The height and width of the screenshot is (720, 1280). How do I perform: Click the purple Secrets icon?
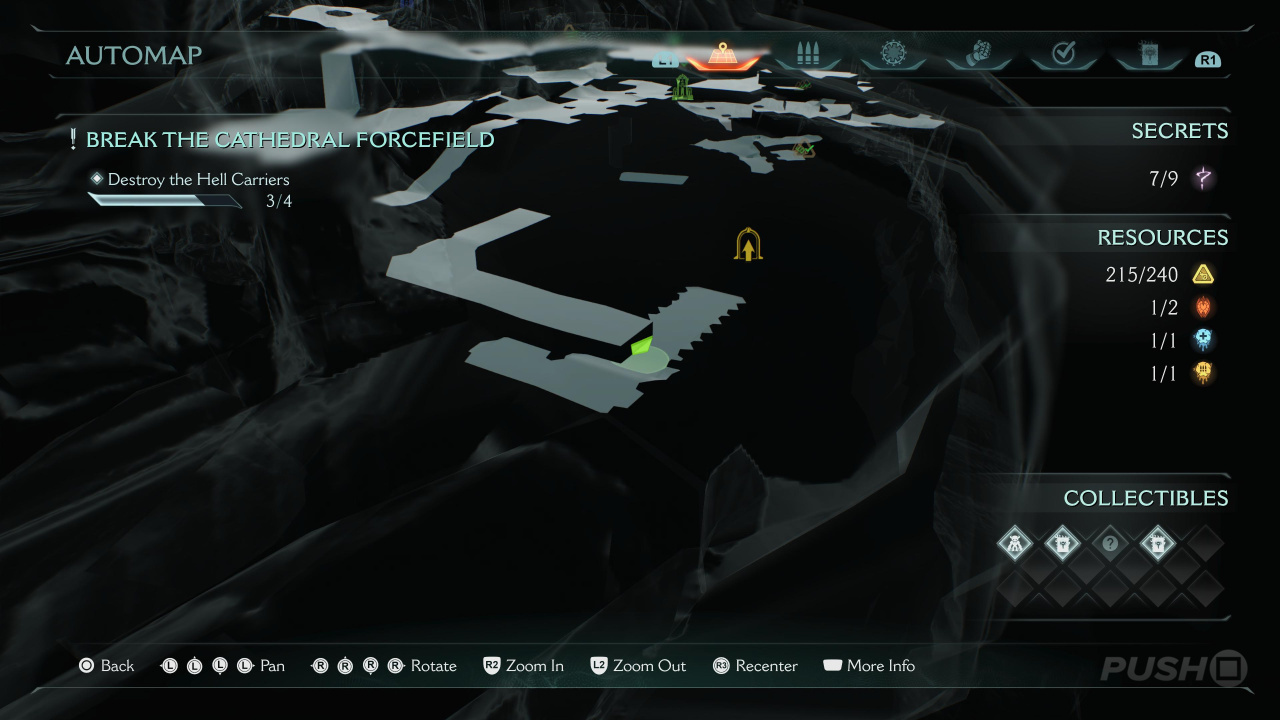pos(1204,179)
